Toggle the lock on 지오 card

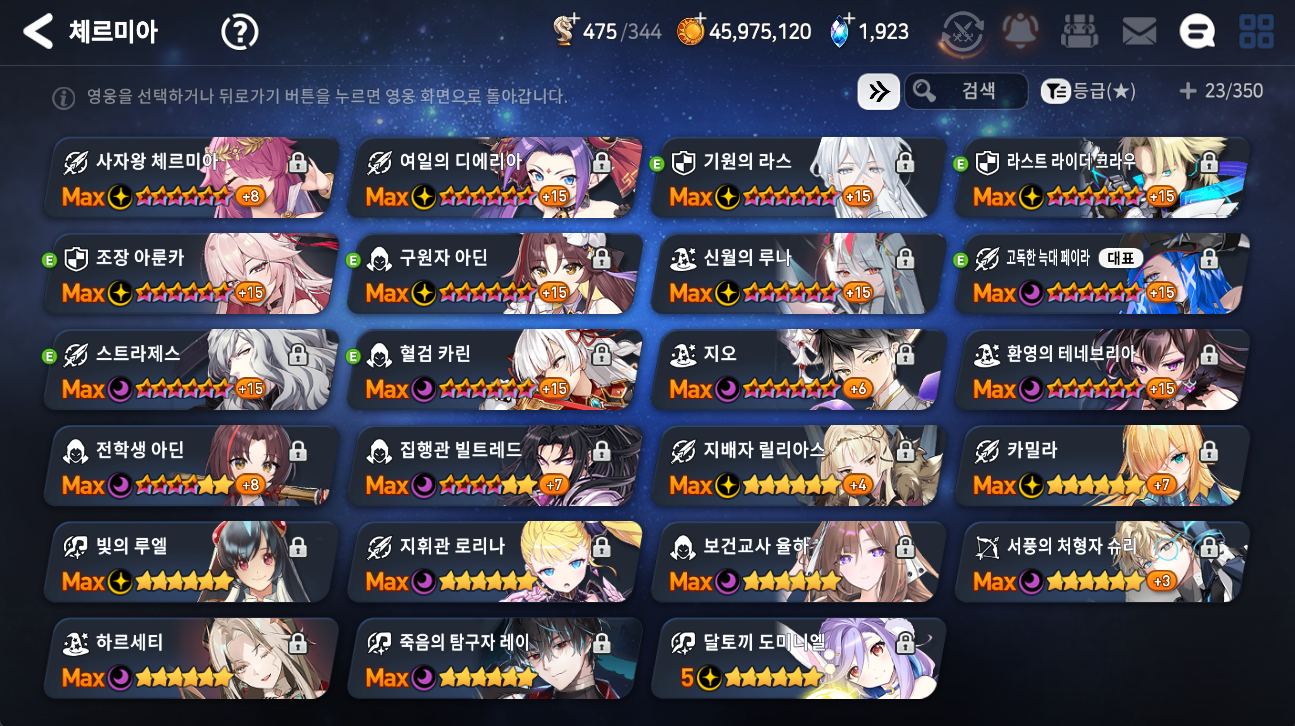906,354
